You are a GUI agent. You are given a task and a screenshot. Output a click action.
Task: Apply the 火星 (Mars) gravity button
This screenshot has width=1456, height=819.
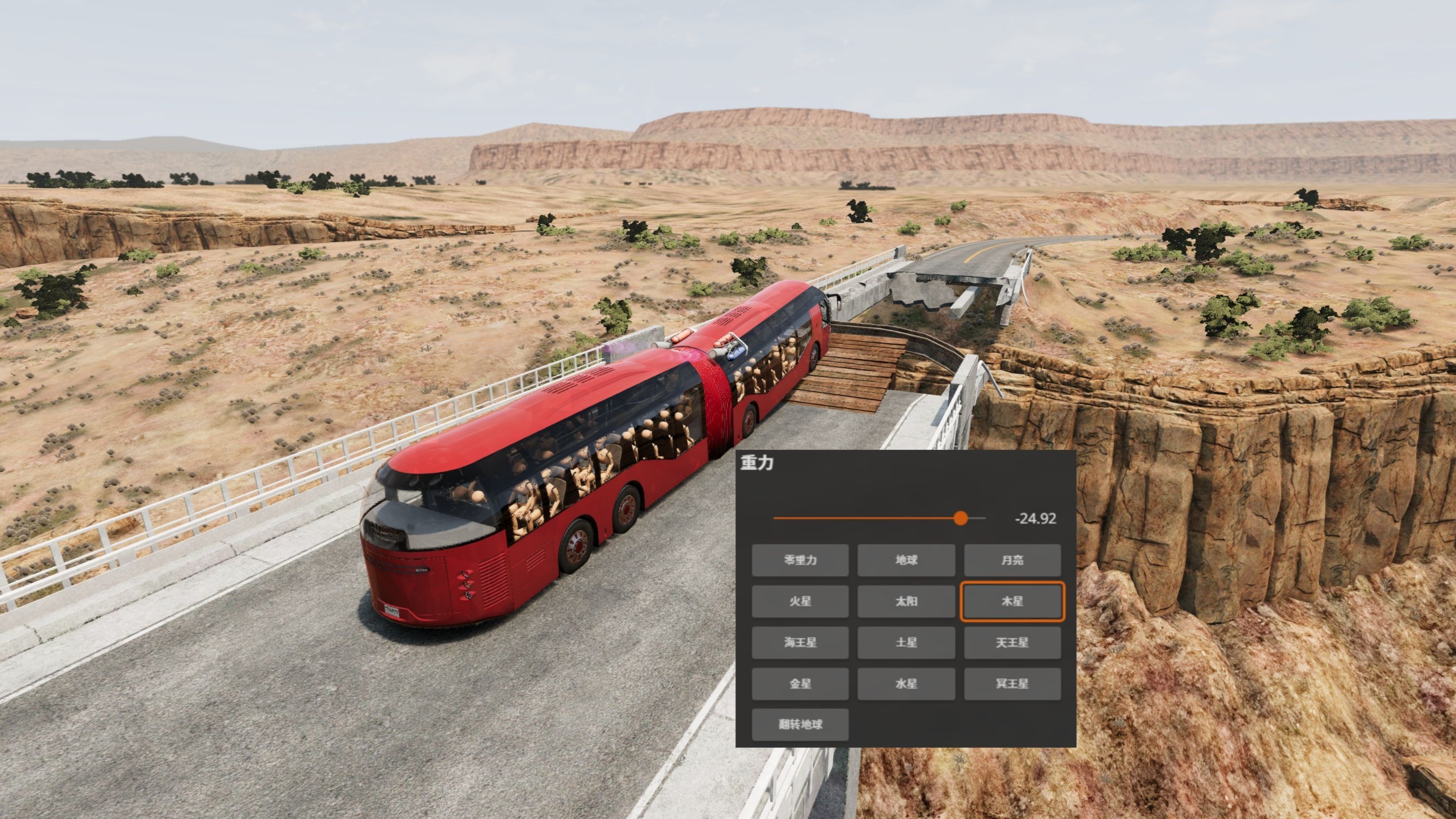click(x=800, y=601)
